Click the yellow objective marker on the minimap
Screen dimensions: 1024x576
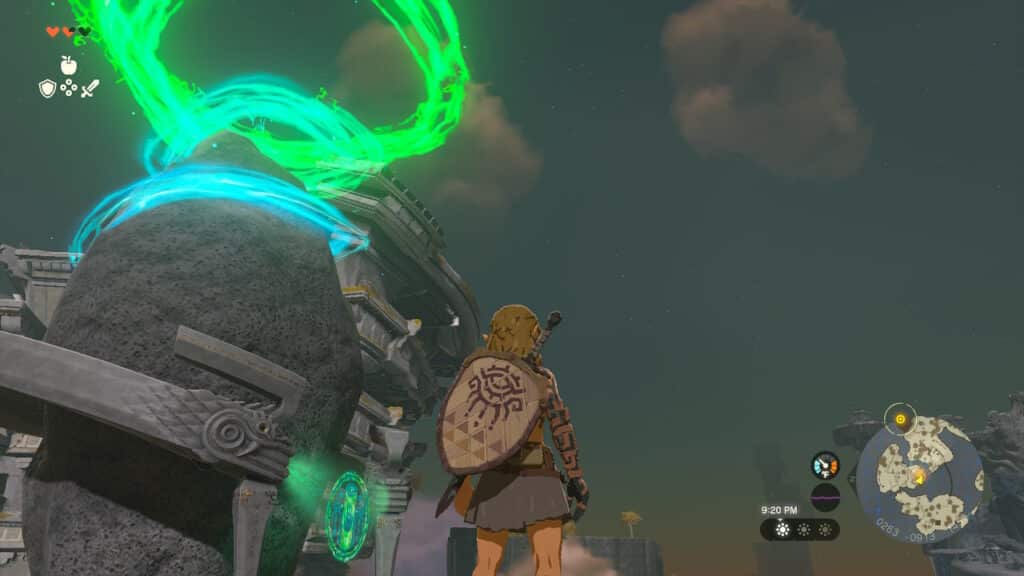[900, 419]
